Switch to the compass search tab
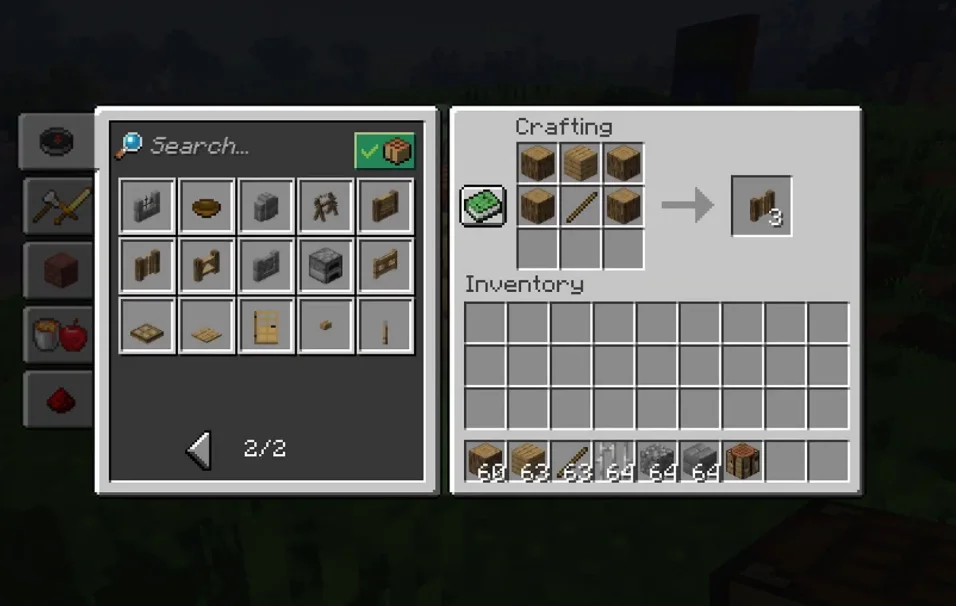 pyautogui.click(x=57, y=141)
